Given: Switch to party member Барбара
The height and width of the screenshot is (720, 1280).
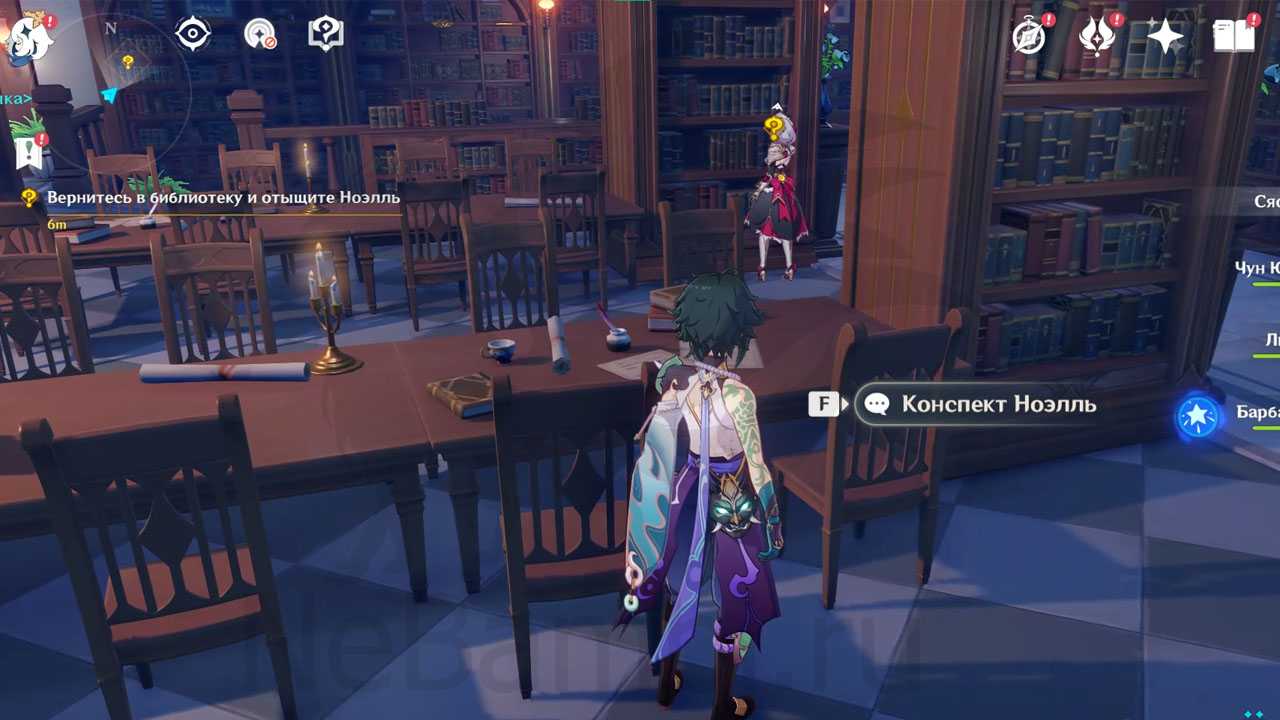Looking at the screenshot, I should click(x=1257, y=412).
